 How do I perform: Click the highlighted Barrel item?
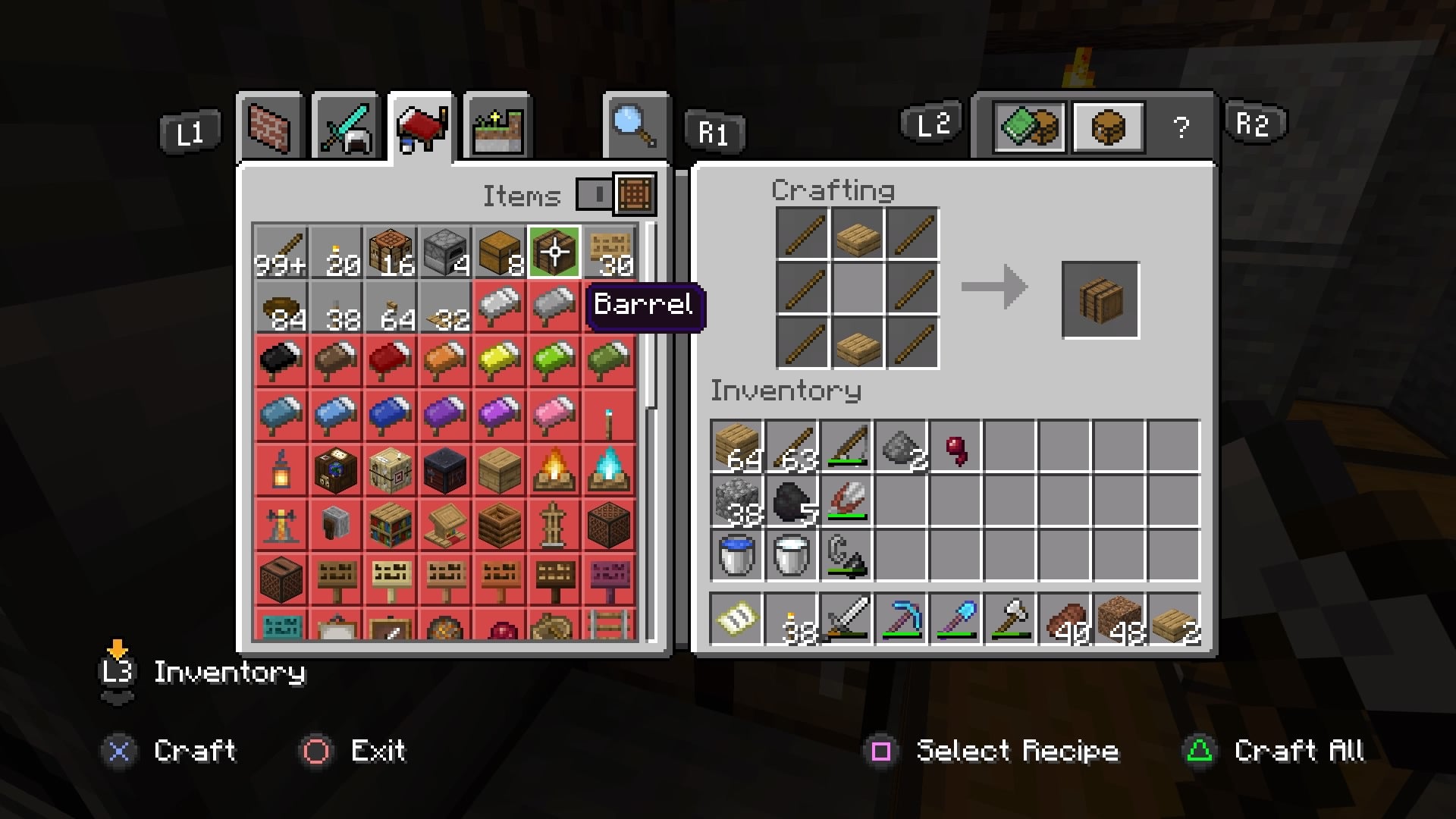tap(554, 250)
